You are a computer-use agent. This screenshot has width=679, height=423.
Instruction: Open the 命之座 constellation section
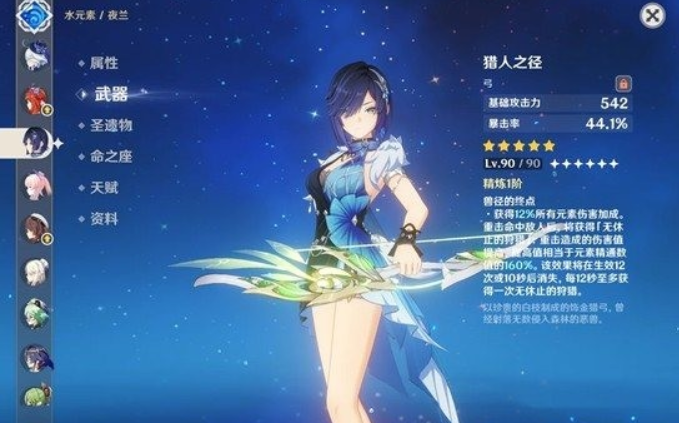click(110, 156)
